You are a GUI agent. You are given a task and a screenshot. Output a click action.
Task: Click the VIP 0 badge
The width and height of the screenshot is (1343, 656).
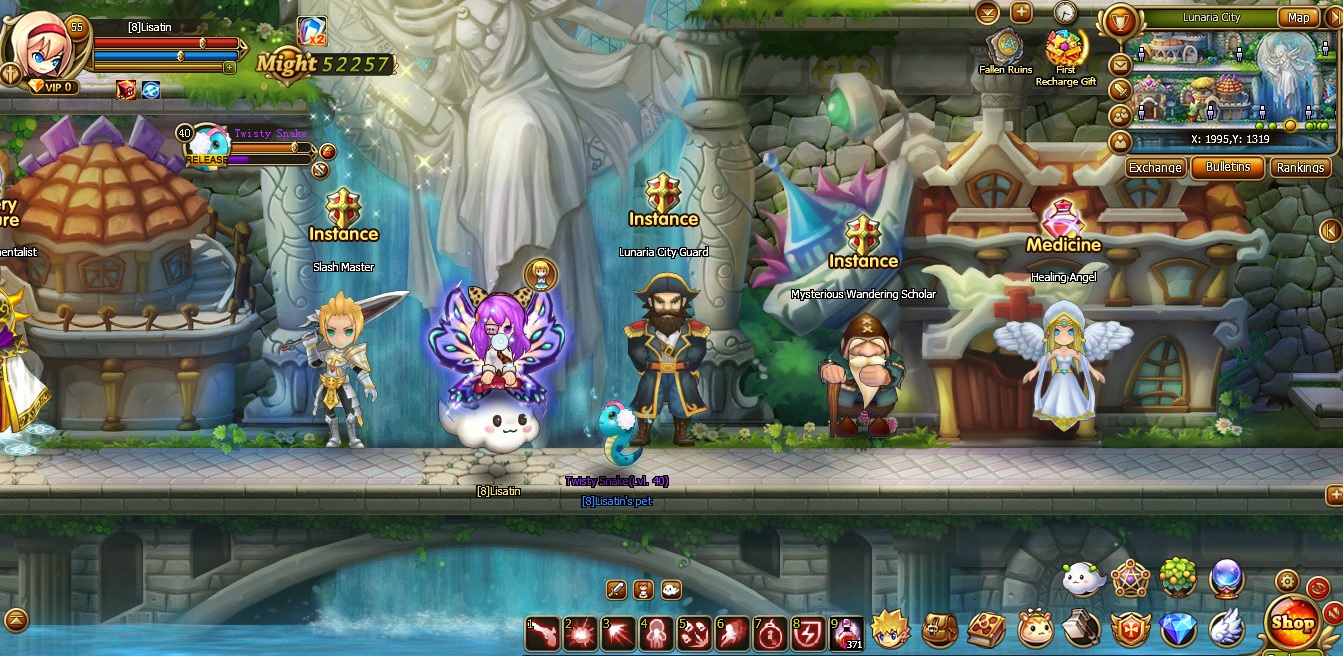click(52, 87)
